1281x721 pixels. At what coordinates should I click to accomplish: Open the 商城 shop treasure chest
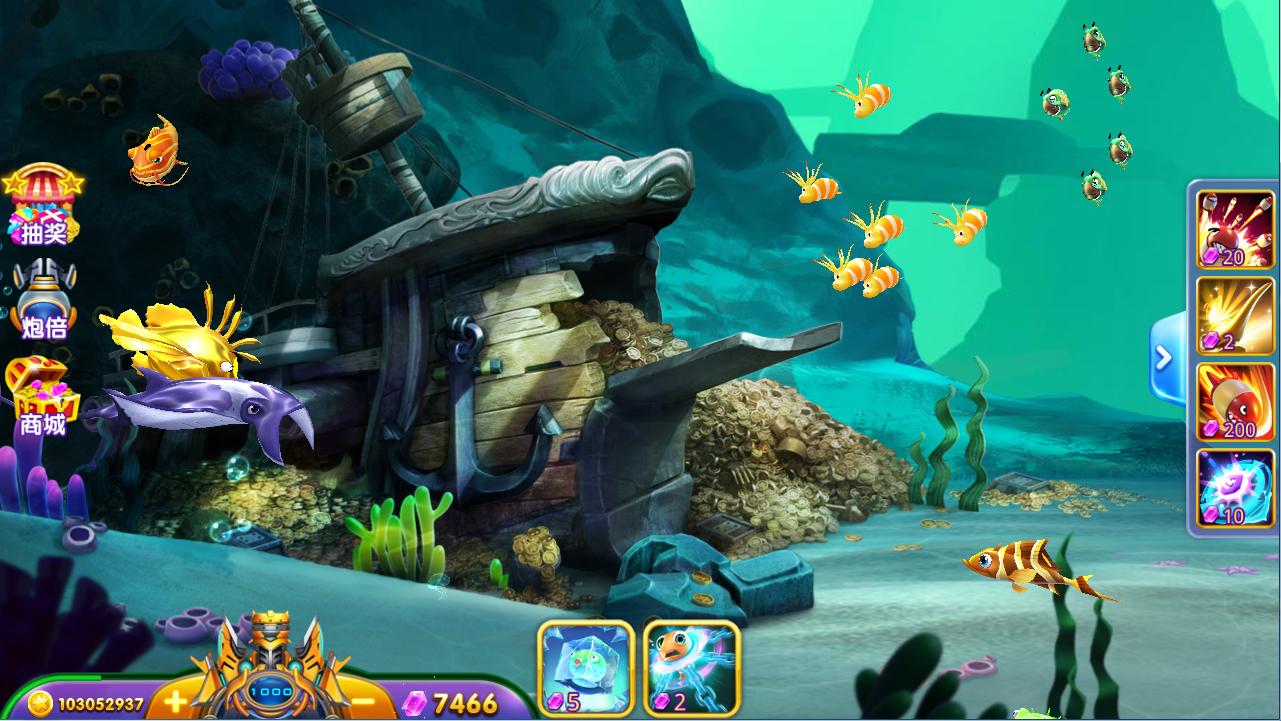pyautogui.click(x=41, y=398)
